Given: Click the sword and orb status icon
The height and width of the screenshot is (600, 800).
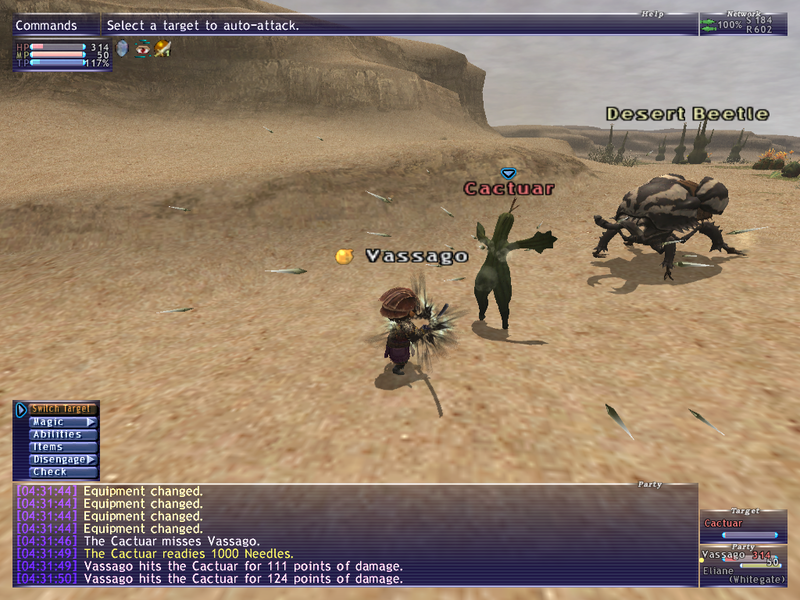Looking at the screenshot, I should coord(162,48).
